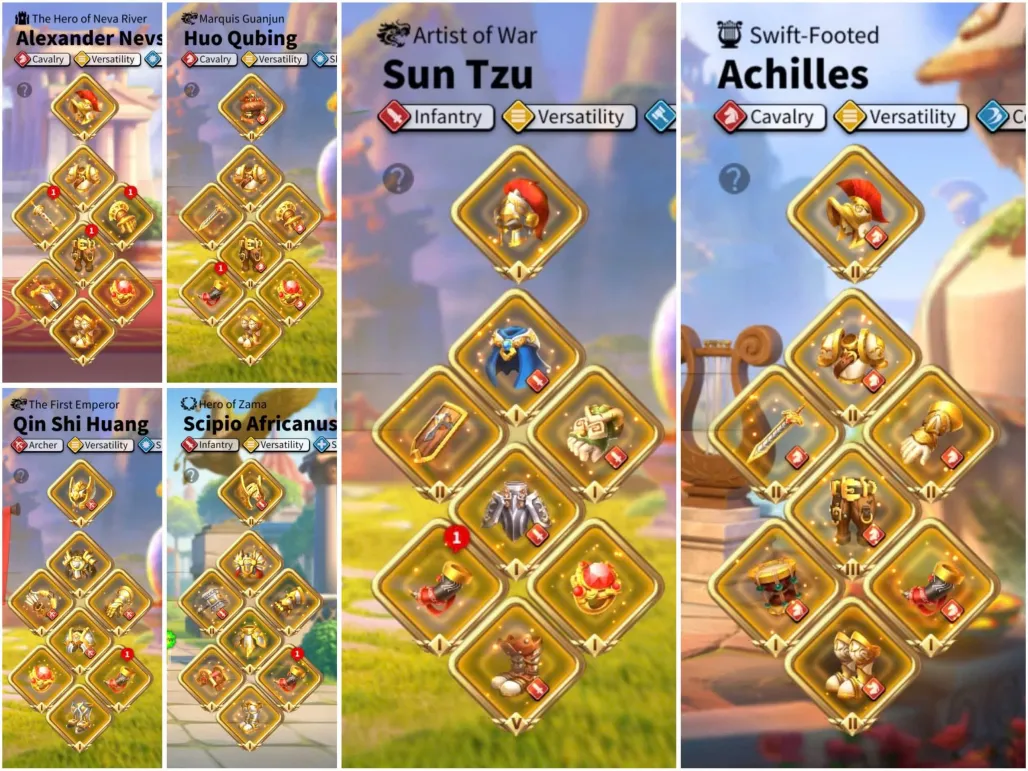Click the Infantry tag under Sun Tzu
The width and height of the screenshot is (1028, 771).
tap(437, 117)
